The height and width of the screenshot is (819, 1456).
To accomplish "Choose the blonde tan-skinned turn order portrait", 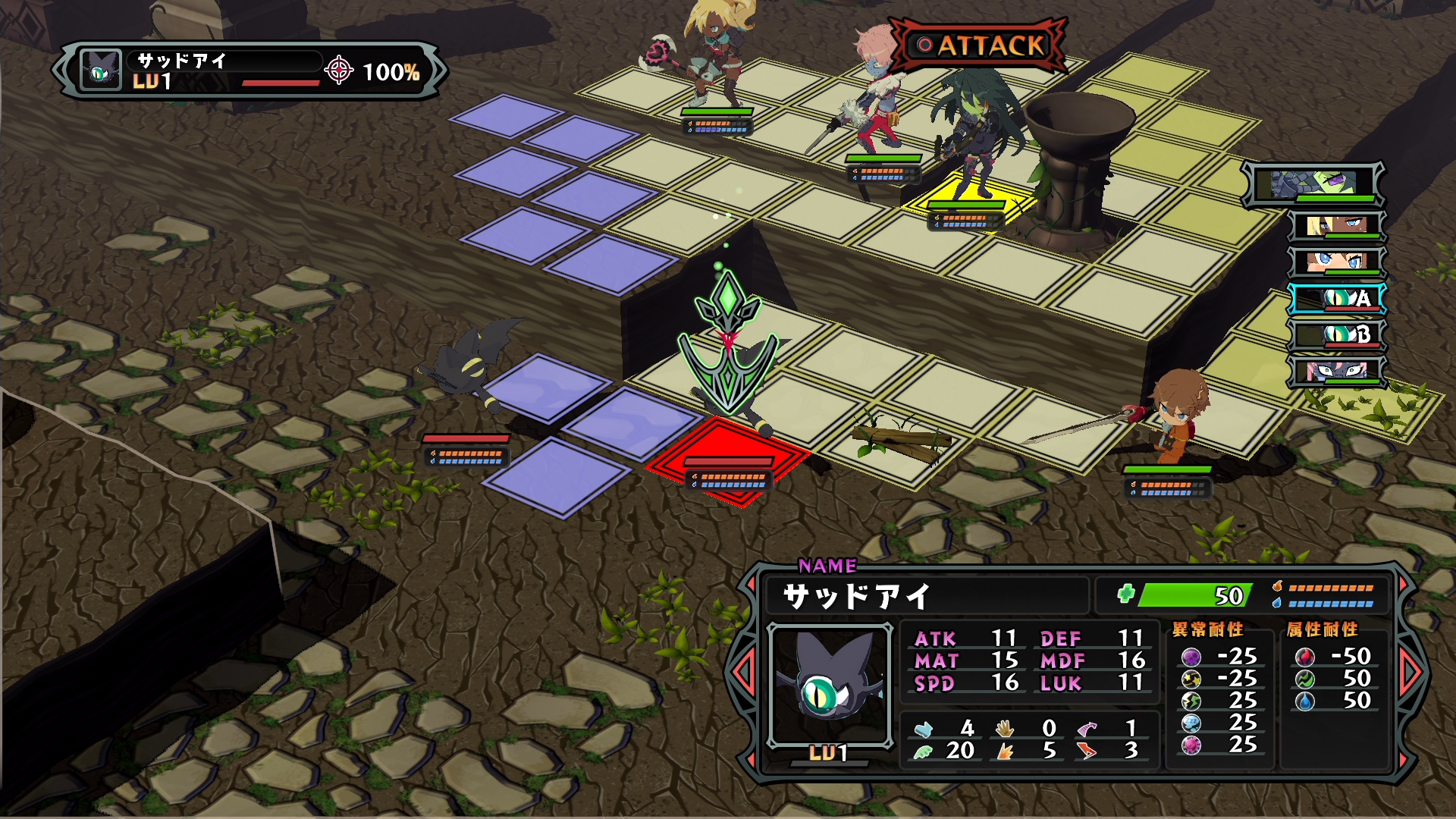I will (x=1336, y=225).
